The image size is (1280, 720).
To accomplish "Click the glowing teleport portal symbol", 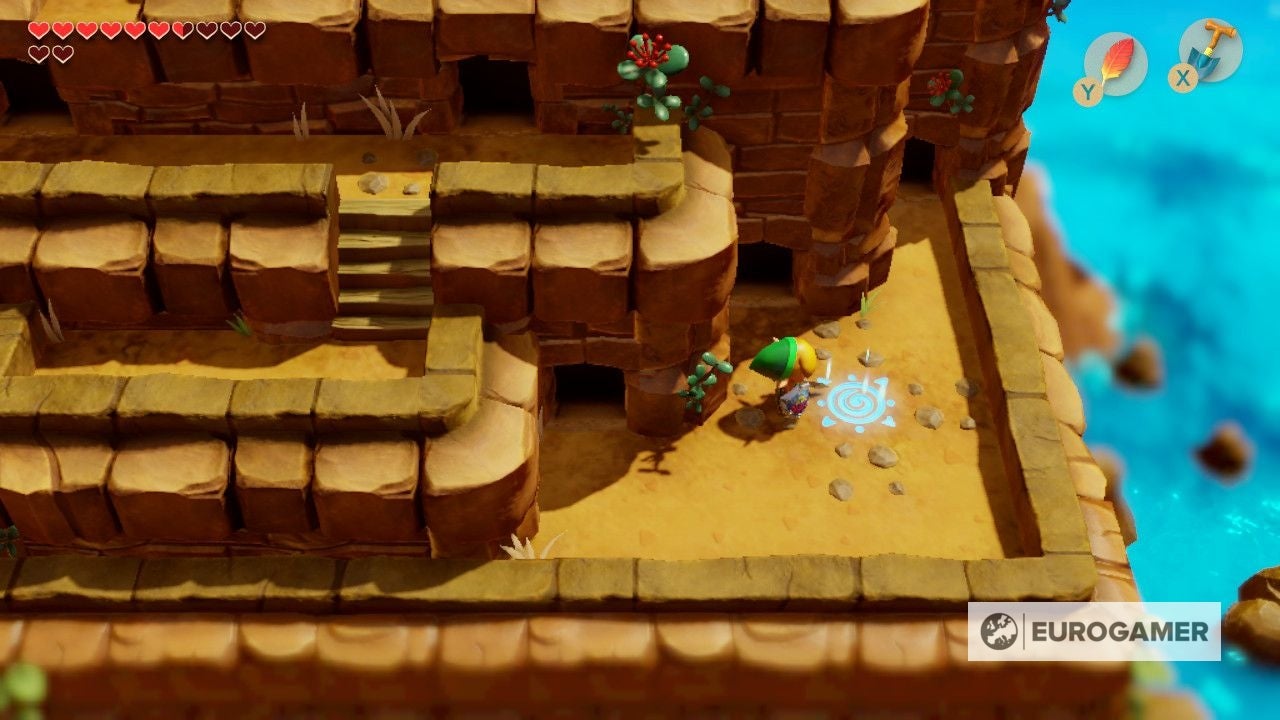I will [855, 403].
